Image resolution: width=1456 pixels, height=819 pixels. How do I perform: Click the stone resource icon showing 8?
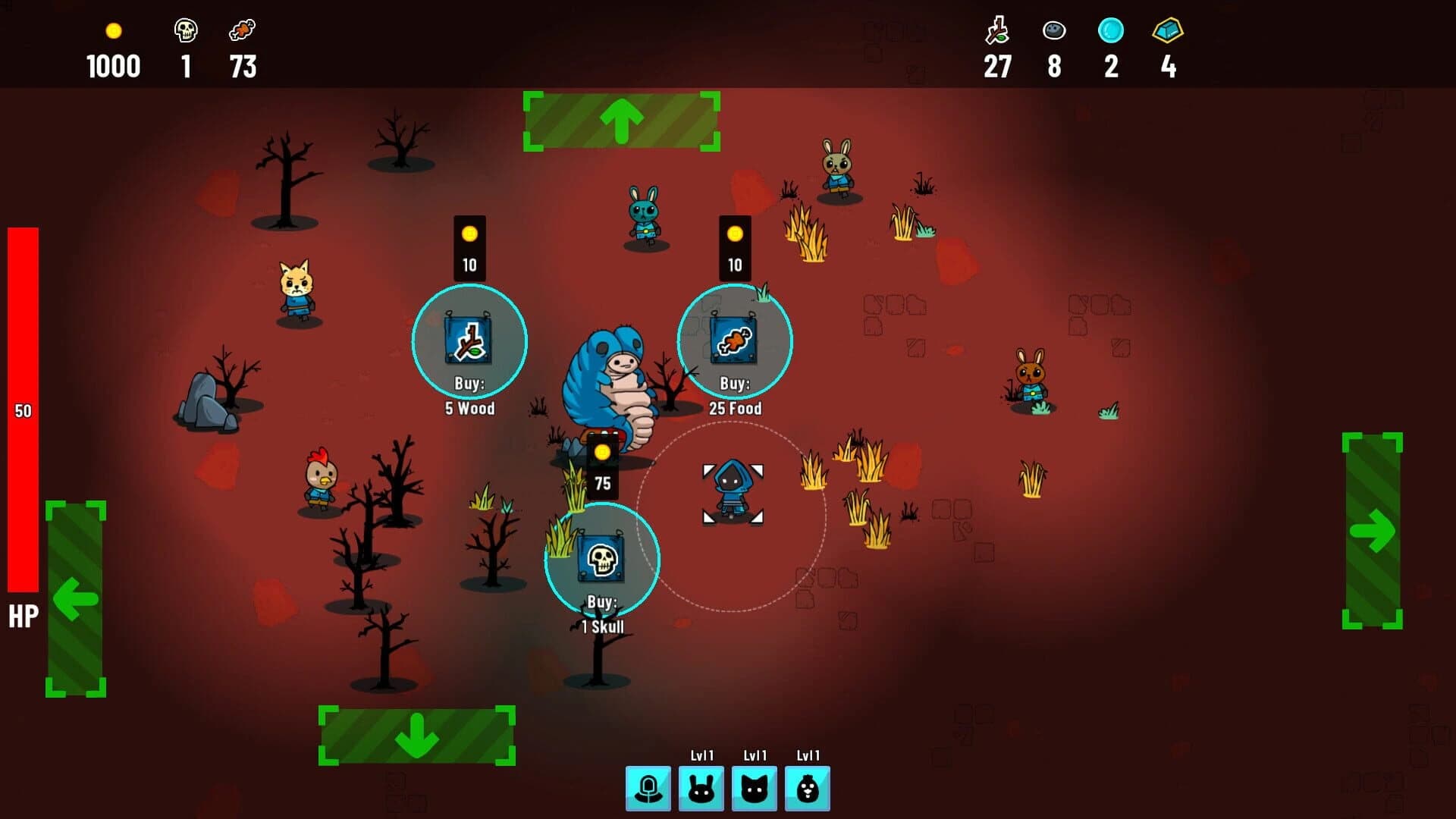1054,32
